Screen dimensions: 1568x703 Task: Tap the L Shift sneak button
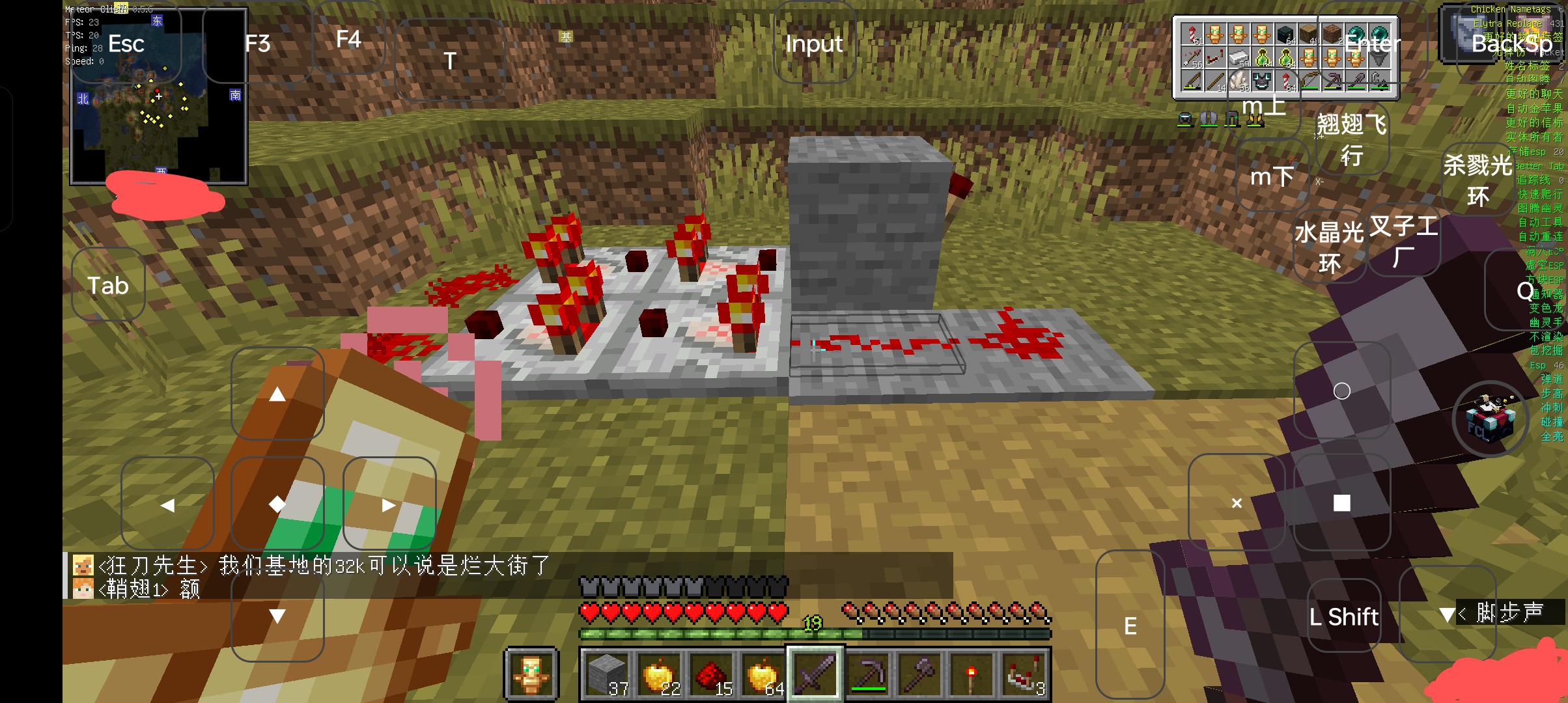[x=1343, y=616]
